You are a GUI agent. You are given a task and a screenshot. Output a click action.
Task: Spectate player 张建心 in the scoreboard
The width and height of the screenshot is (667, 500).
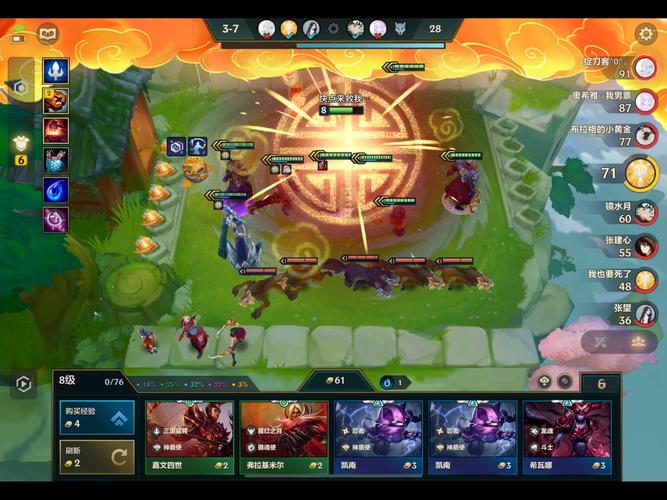[x=645, y=246]
